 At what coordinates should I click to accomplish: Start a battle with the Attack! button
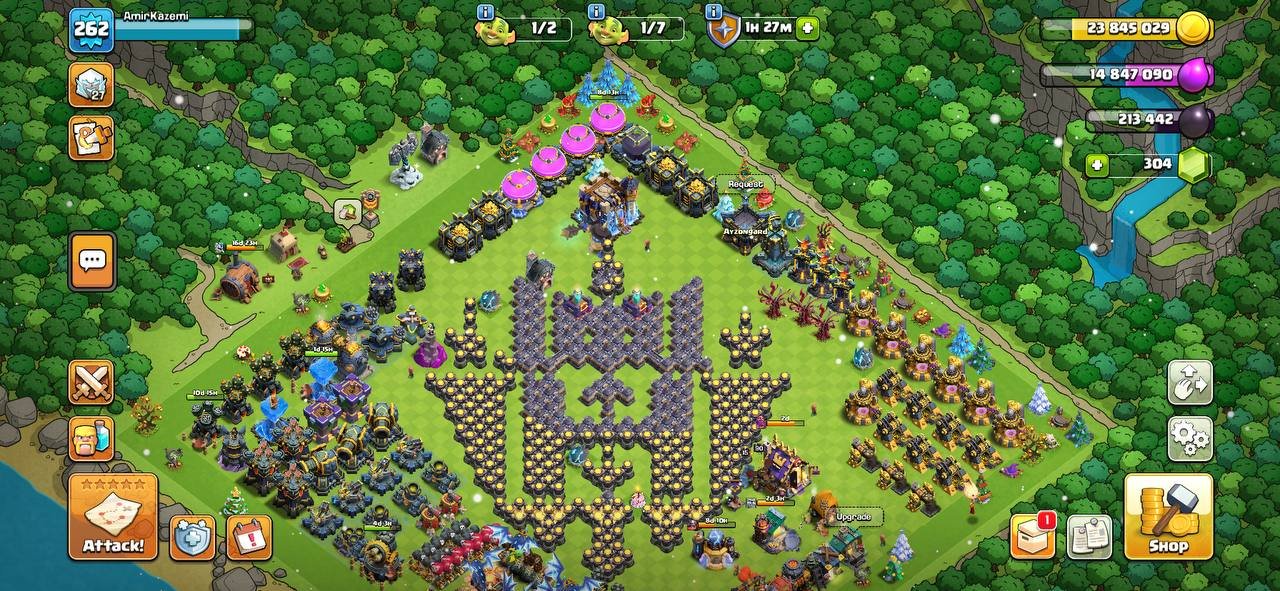coord(113,516)
